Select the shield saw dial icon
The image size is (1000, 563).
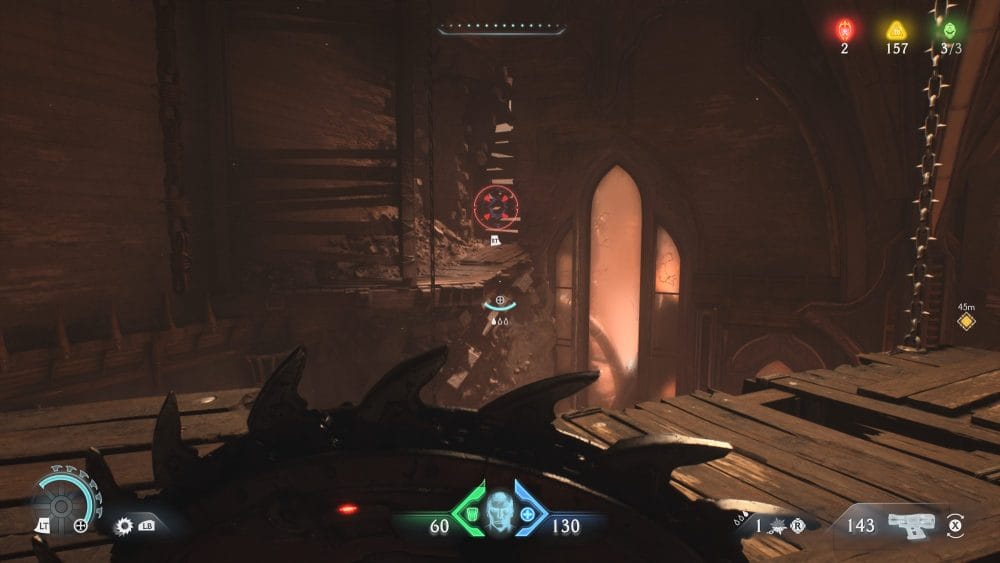(60, 498)
